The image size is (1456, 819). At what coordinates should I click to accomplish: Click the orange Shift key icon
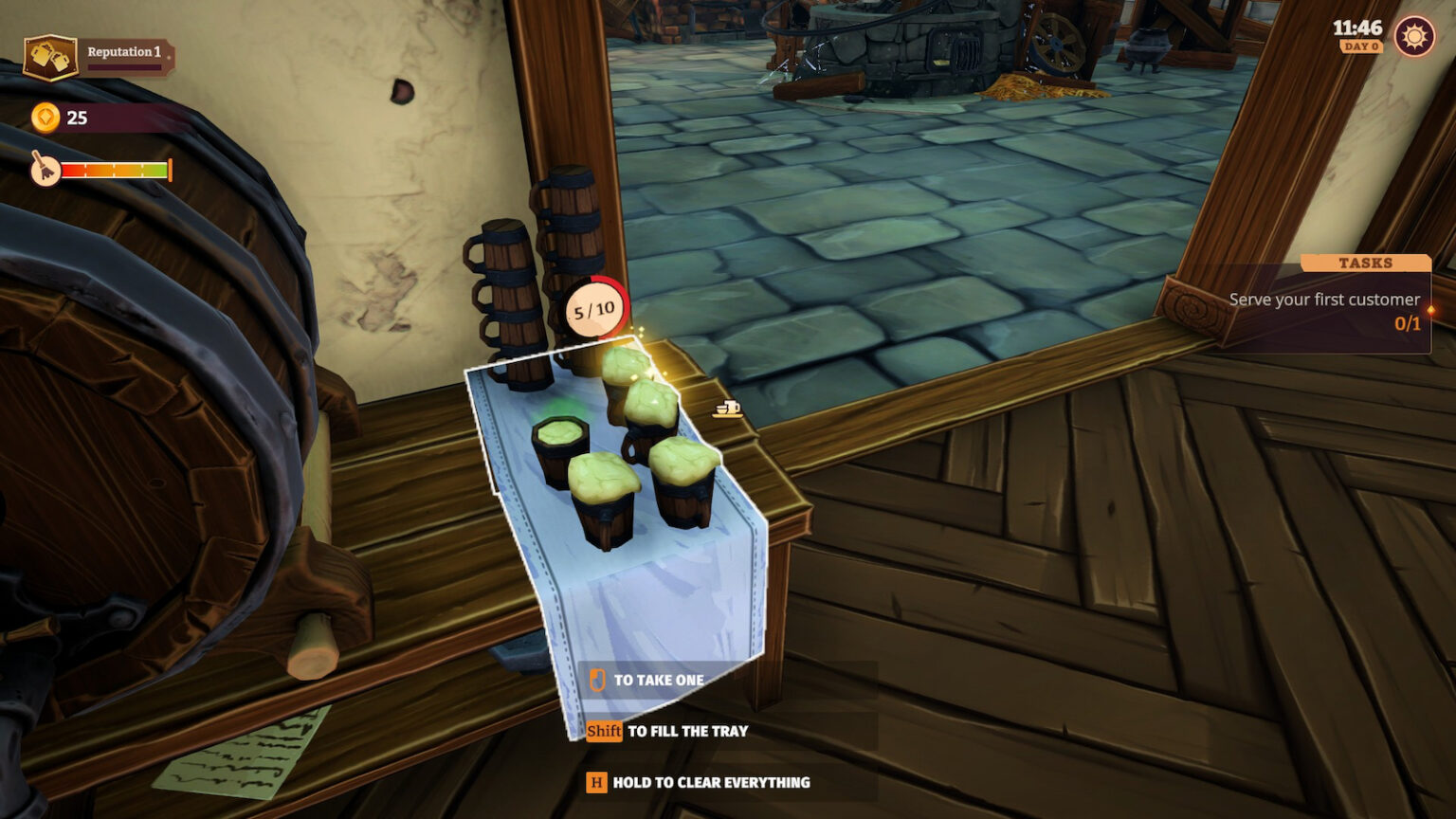click(x=603, y=731)
